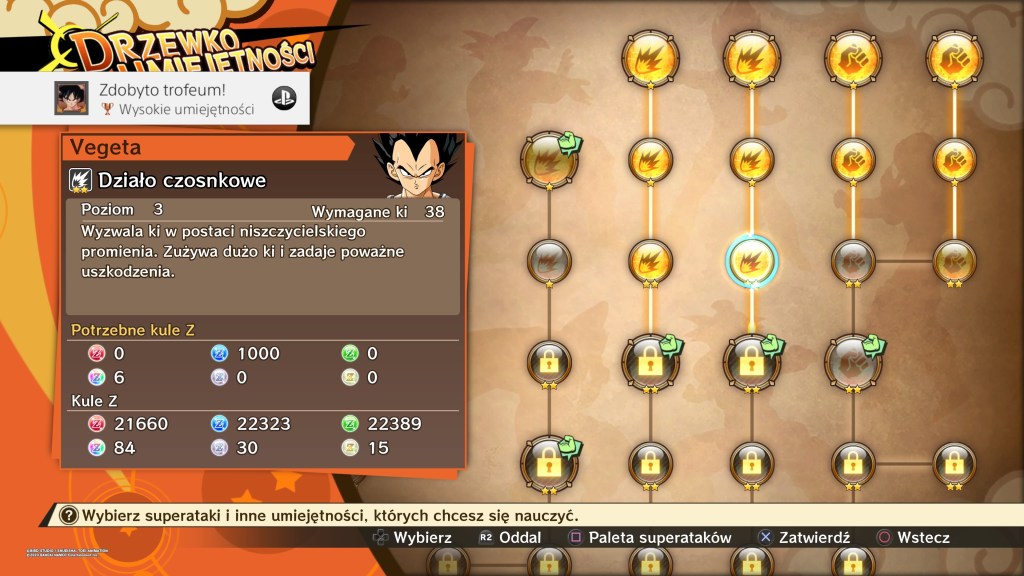Select the lit two-star flame node without cyan ring

pos(649,259)
